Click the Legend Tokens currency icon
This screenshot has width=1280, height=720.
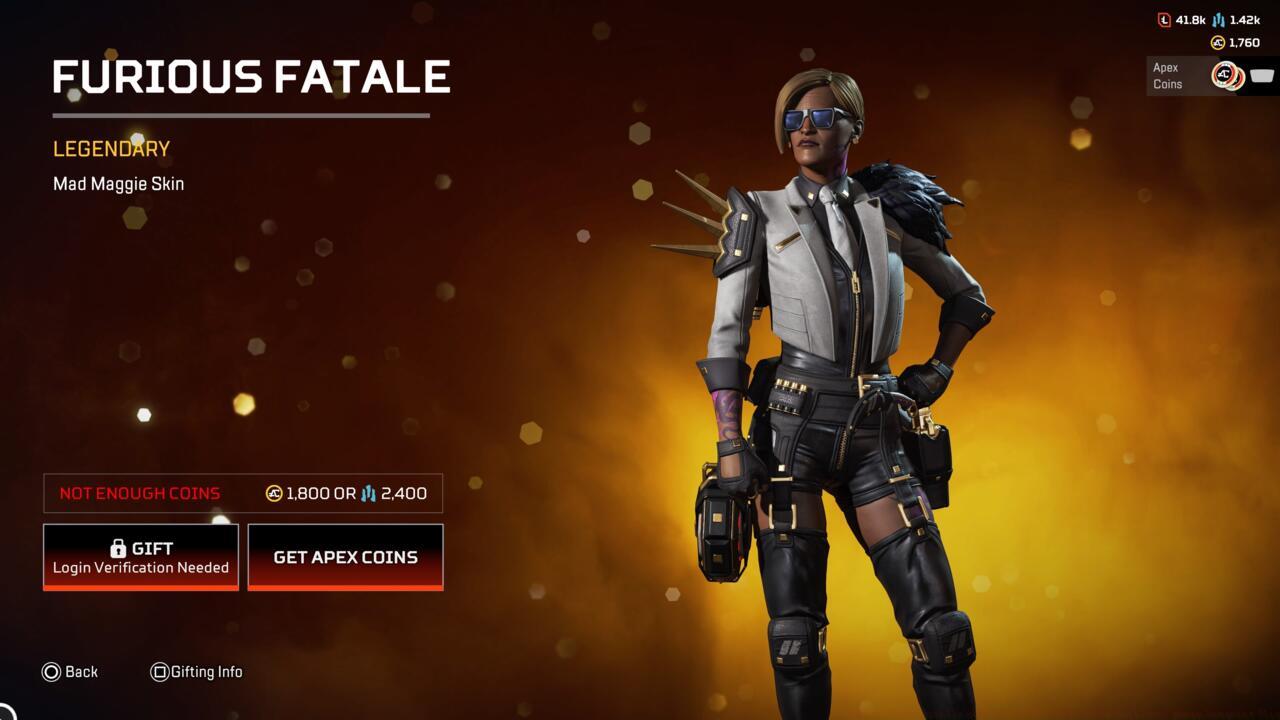point(1164,20)
